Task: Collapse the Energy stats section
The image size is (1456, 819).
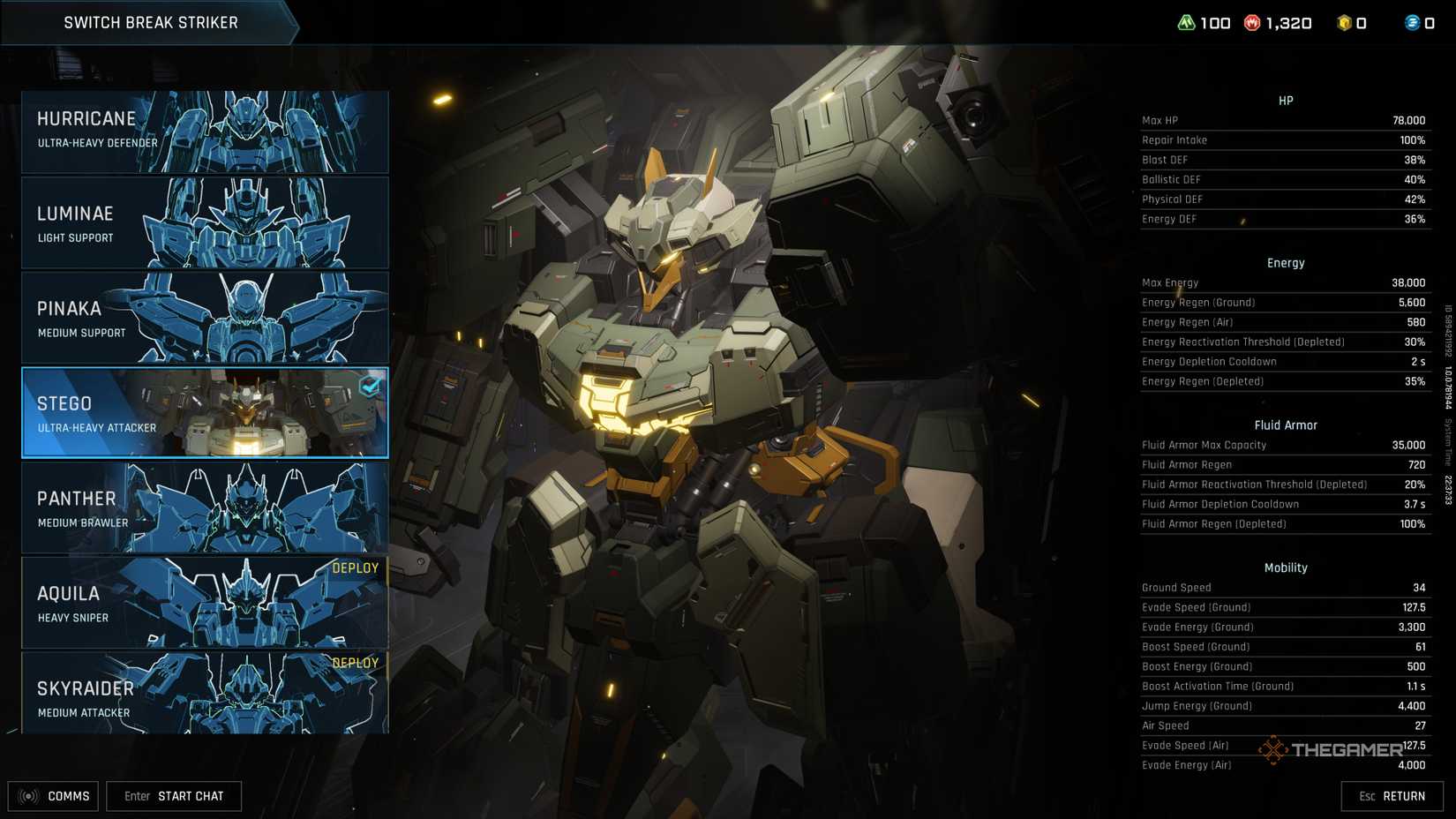Action: point(1285,262)
